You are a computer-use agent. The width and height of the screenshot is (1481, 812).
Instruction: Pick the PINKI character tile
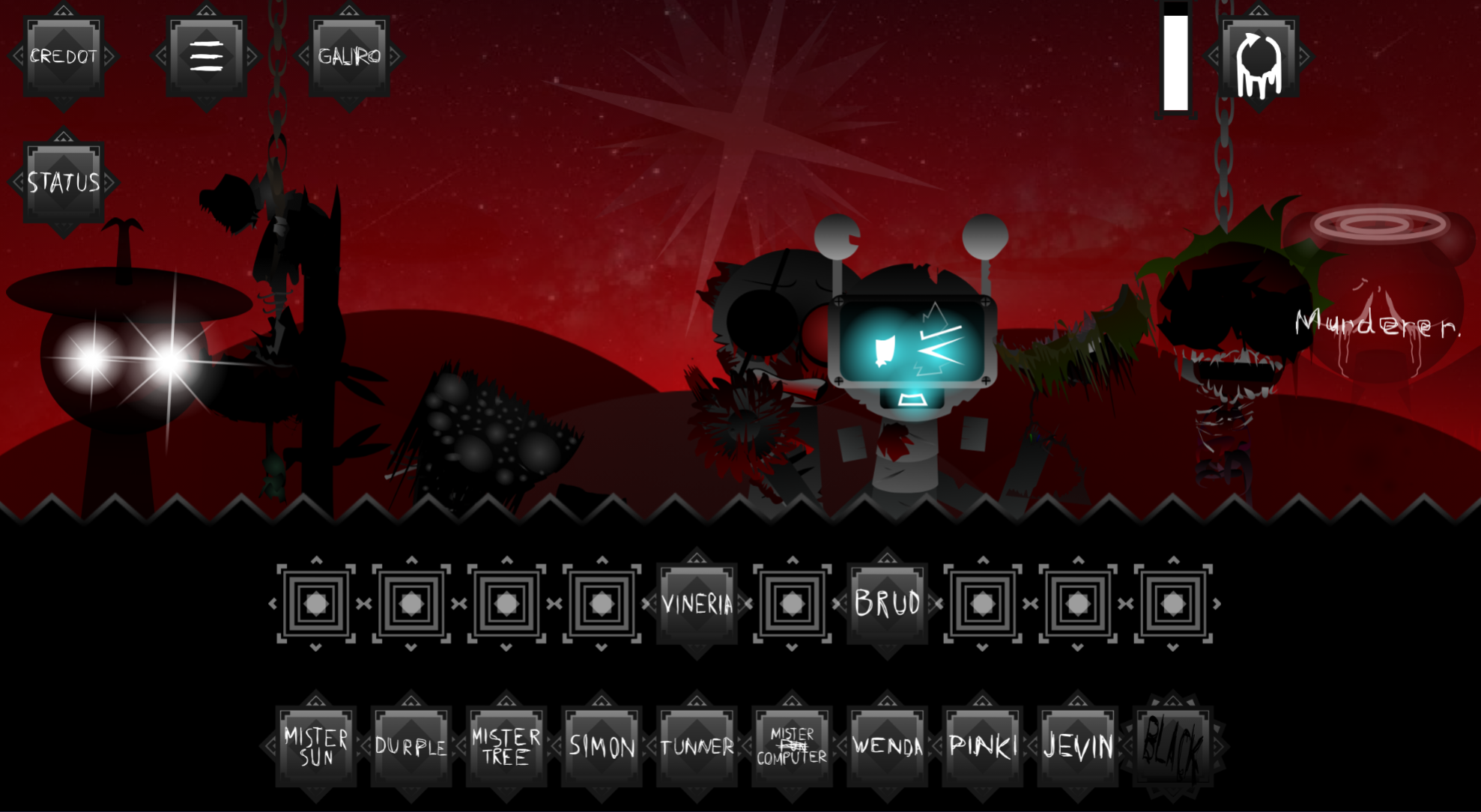coord(982,746)
